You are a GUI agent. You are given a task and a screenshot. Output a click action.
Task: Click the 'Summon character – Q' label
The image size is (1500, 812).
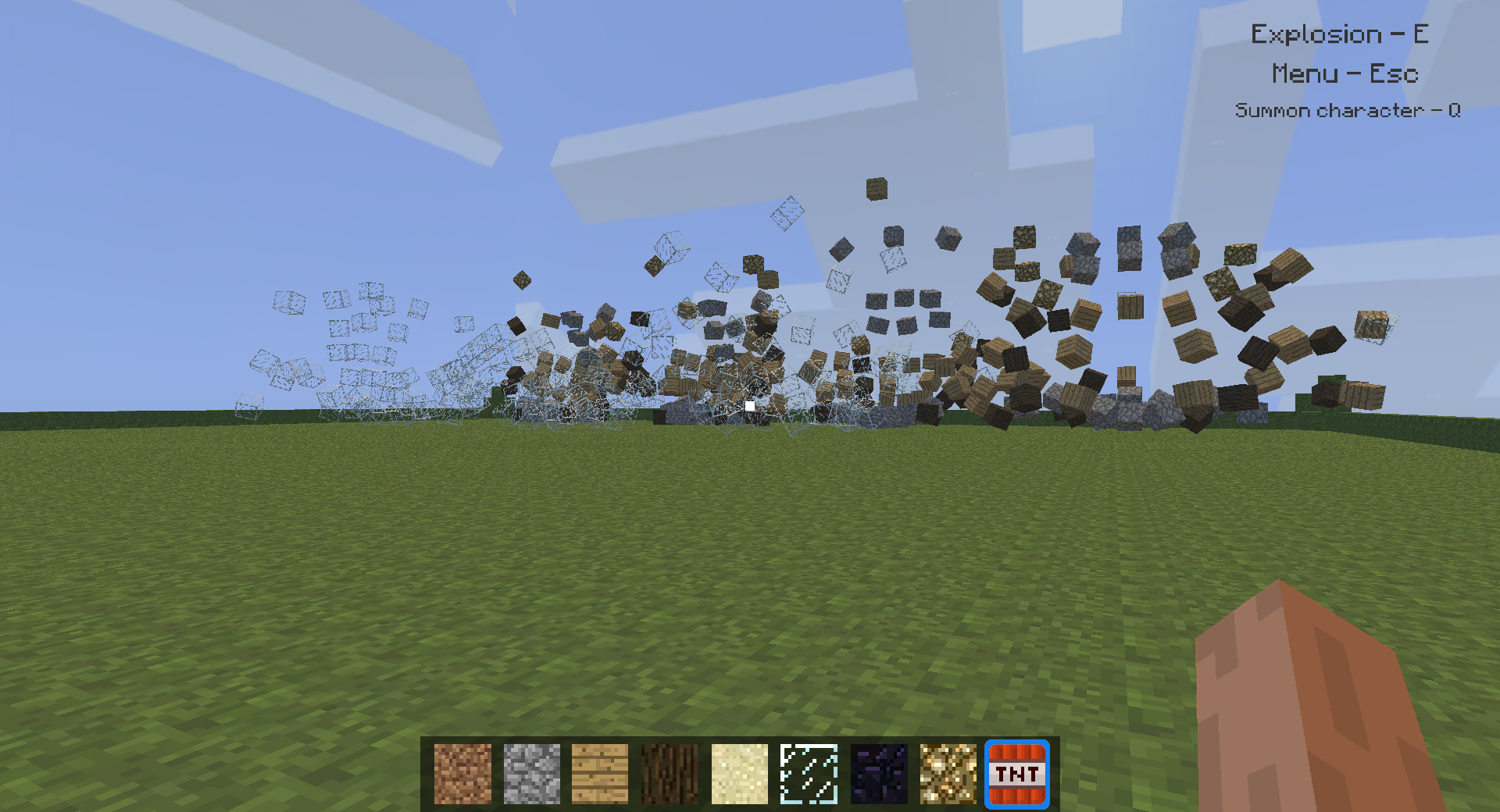pos(1350,111)
